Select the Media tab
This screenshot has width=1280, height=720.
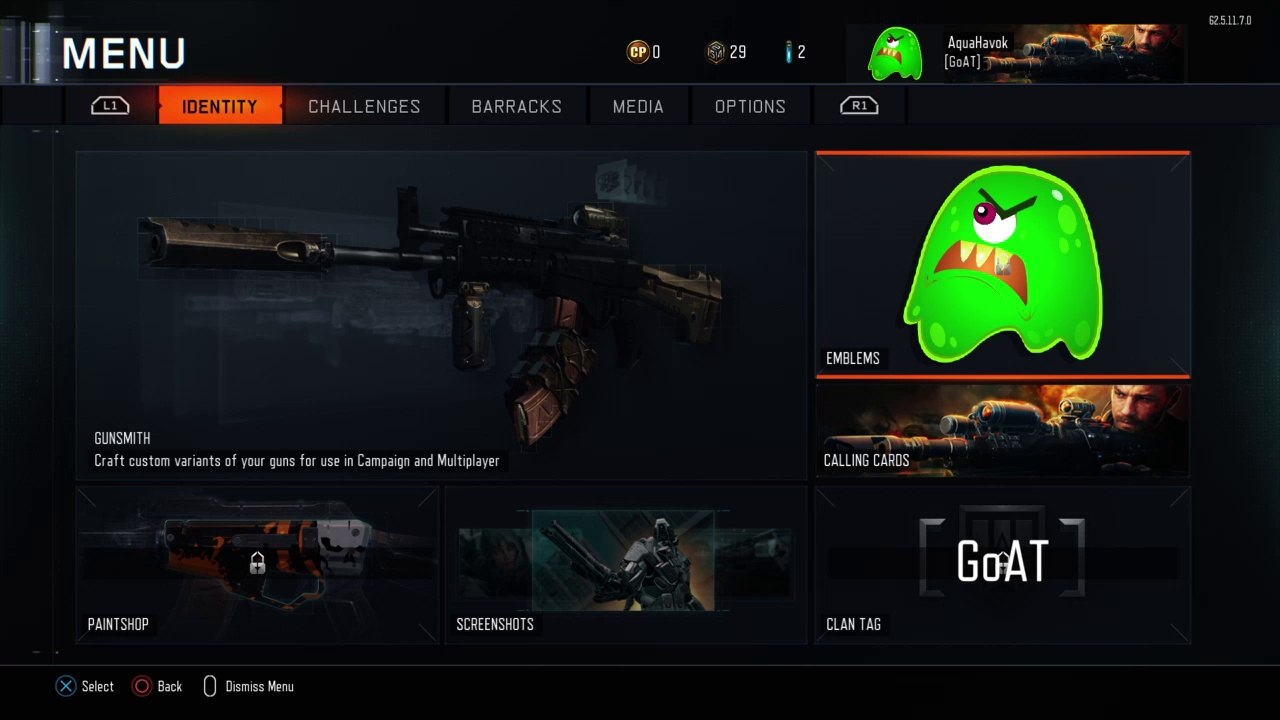638,106
